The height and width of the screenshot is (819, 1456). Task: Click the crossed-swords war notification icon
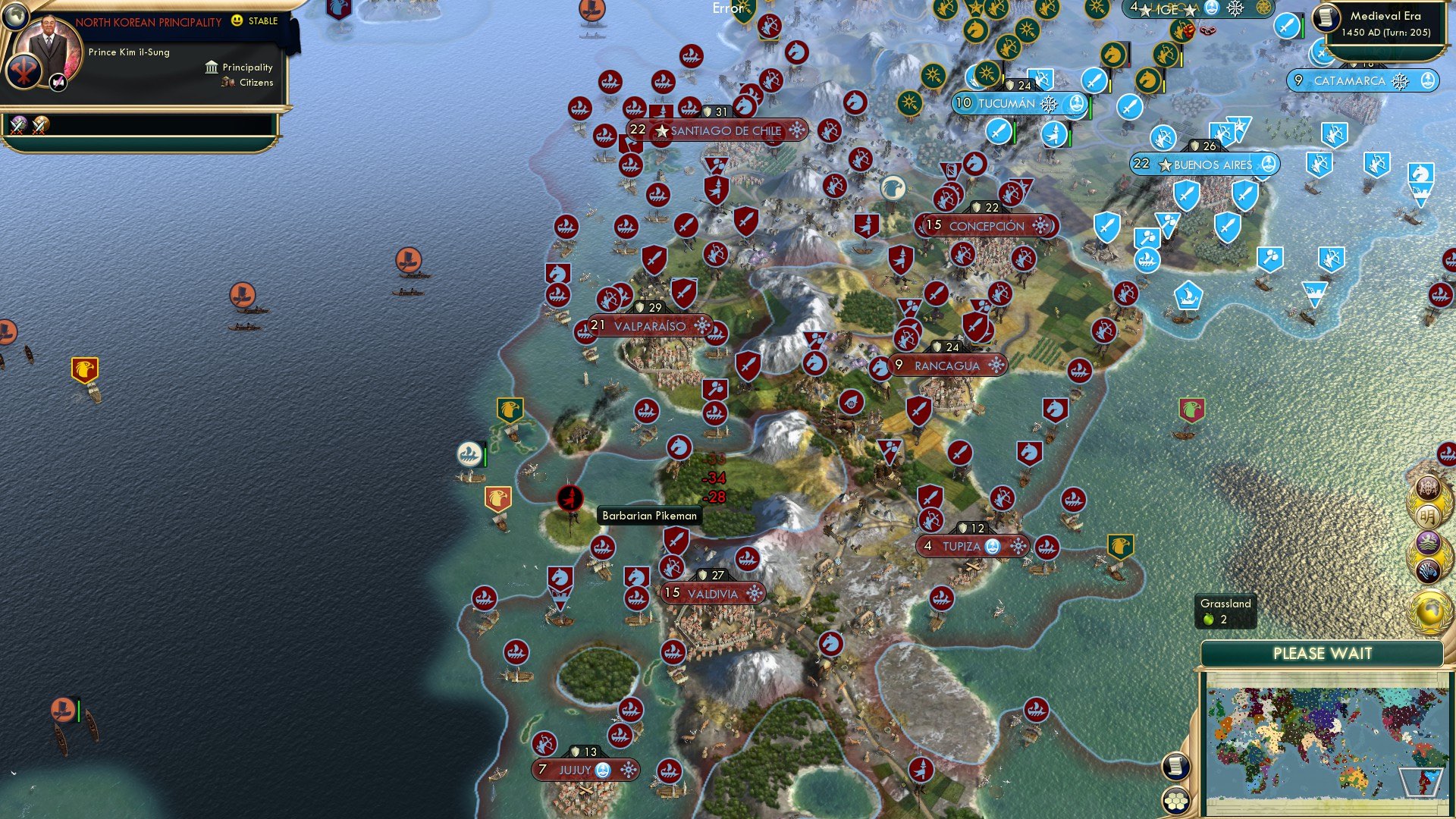point(19,126)
